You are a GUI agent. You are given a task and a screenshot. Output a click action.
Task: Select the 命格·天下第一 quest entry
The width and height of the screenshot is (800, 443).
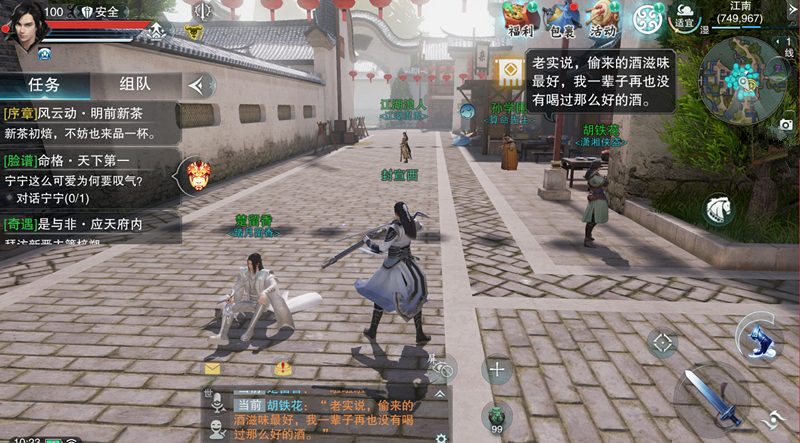coord(90,170)
